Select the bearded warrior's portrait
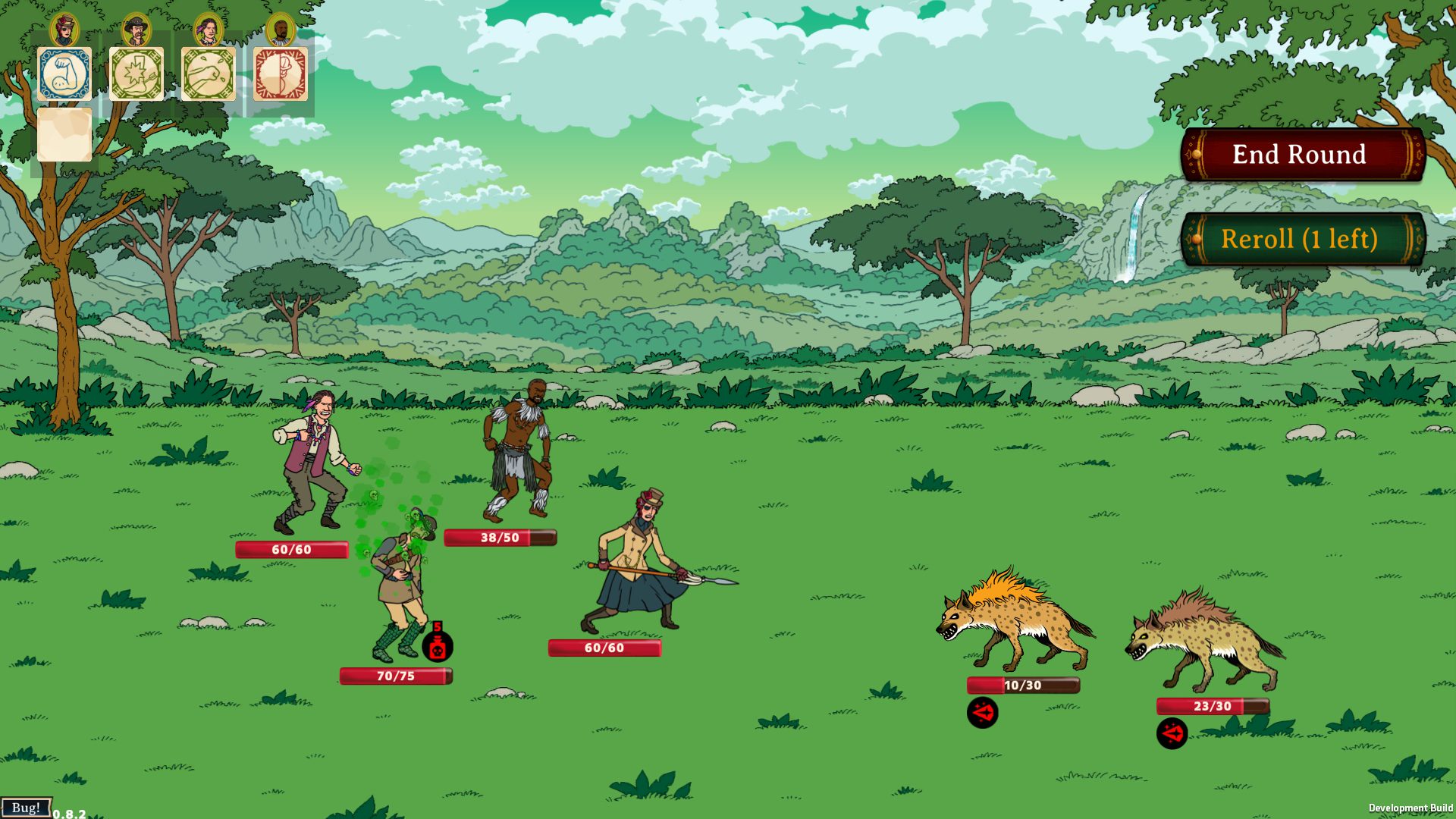 [281, 30]
